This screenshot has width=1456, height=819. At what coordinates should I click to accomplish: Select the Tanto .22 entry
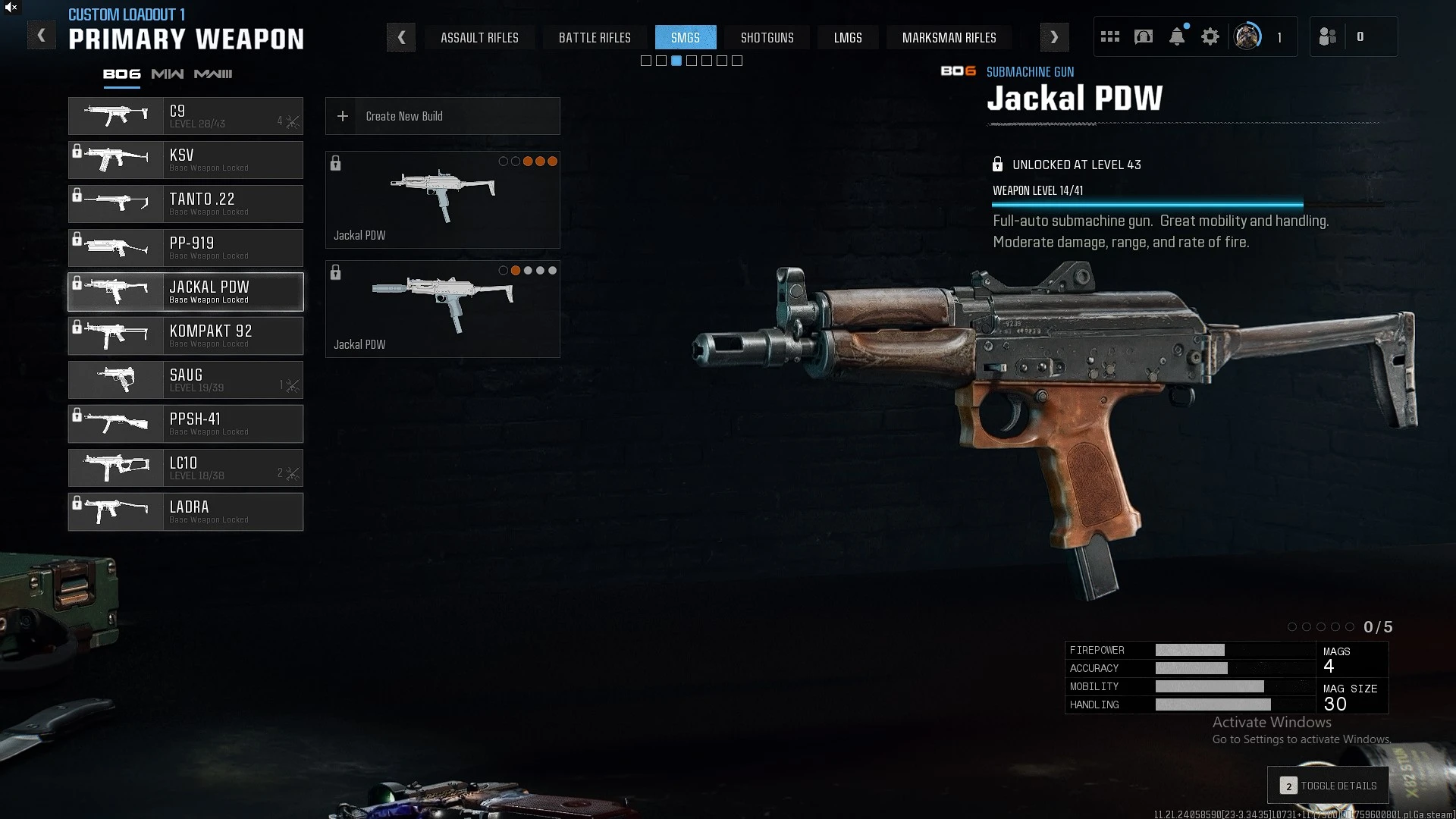186,204
